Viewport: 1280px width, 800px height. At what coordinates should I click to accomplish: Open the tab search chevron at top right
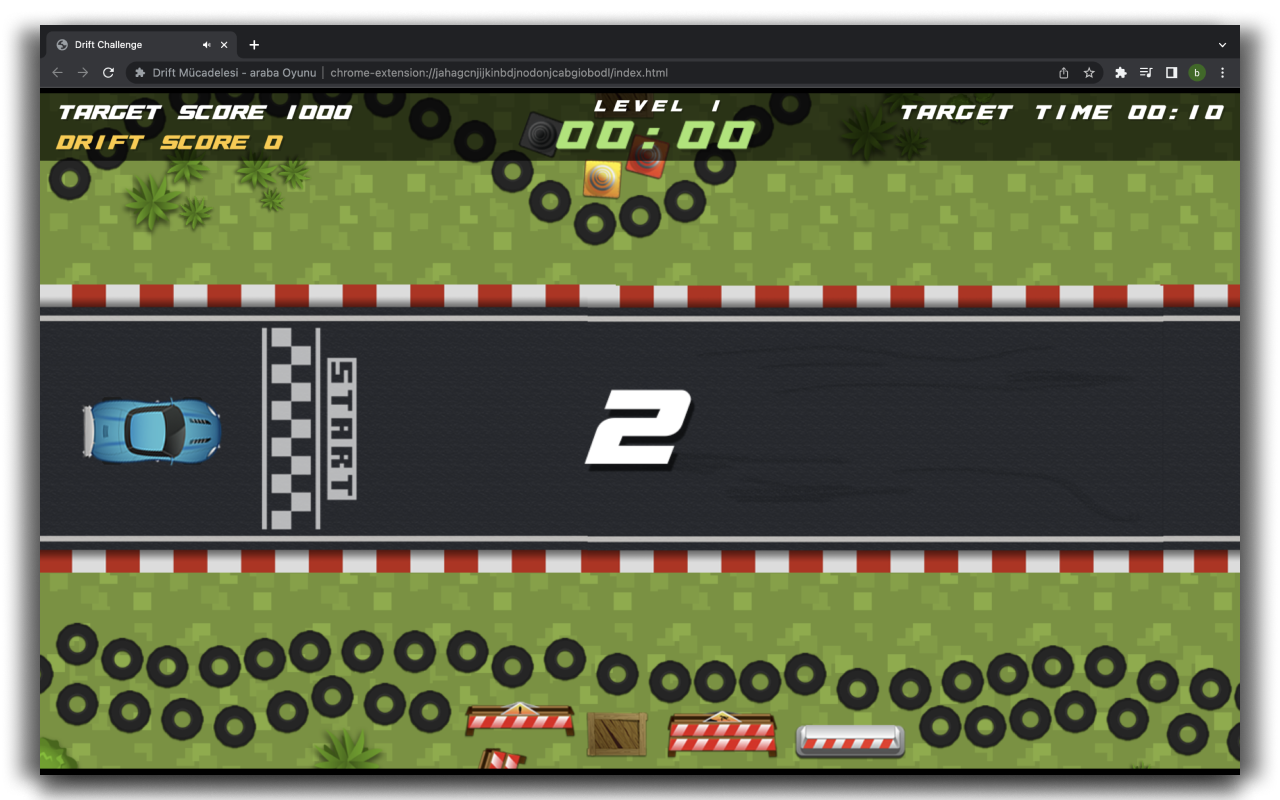click(x=1222, y=44)
